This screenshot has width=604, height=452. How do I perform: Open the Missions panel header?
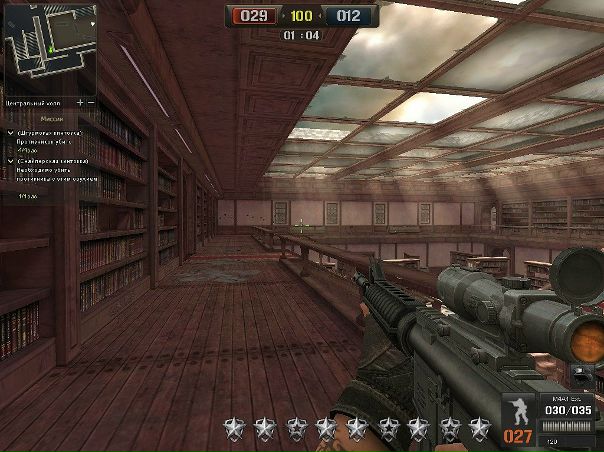50,117
